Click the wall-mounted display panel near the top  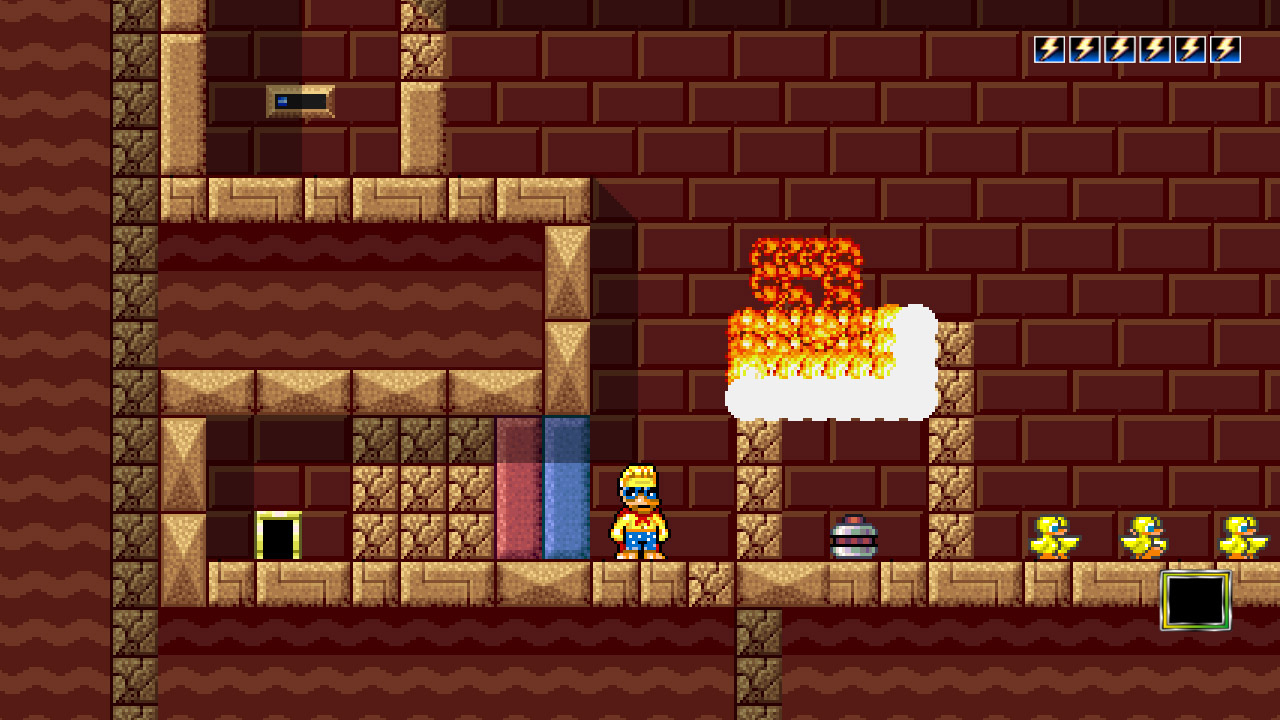(x=300, y=102)
